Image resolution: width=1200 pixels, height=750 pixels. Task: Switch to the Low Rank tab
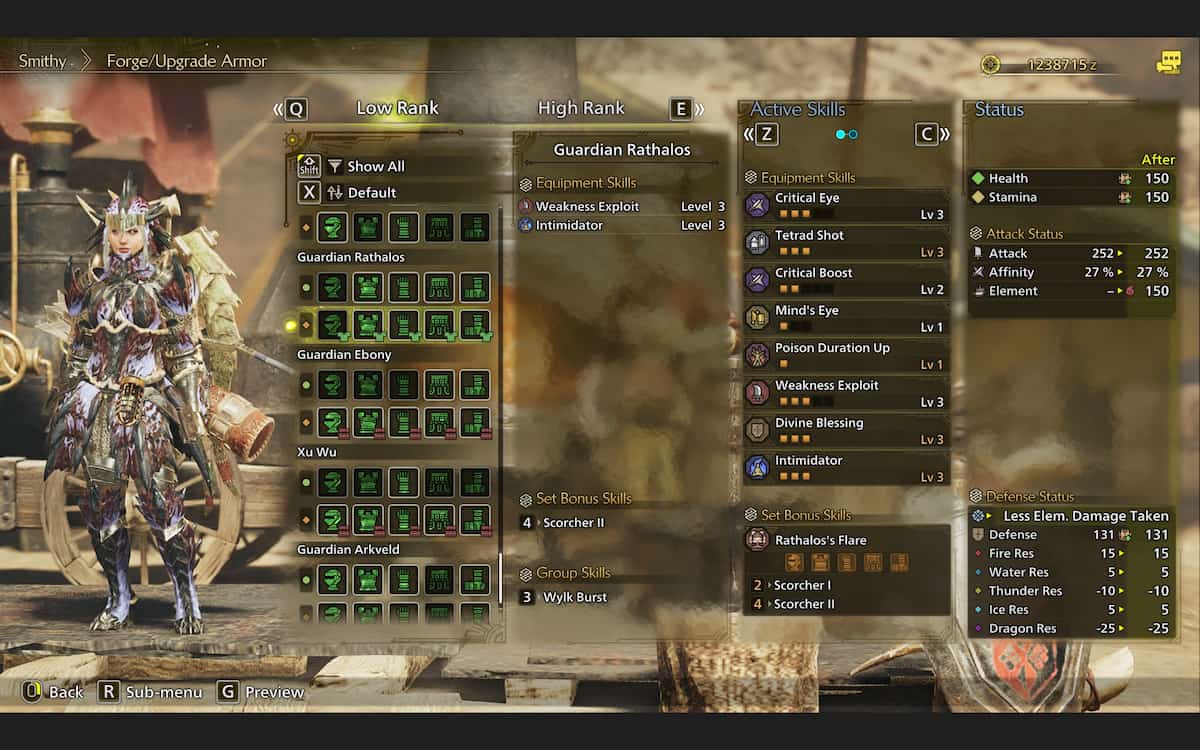(397, 108)
